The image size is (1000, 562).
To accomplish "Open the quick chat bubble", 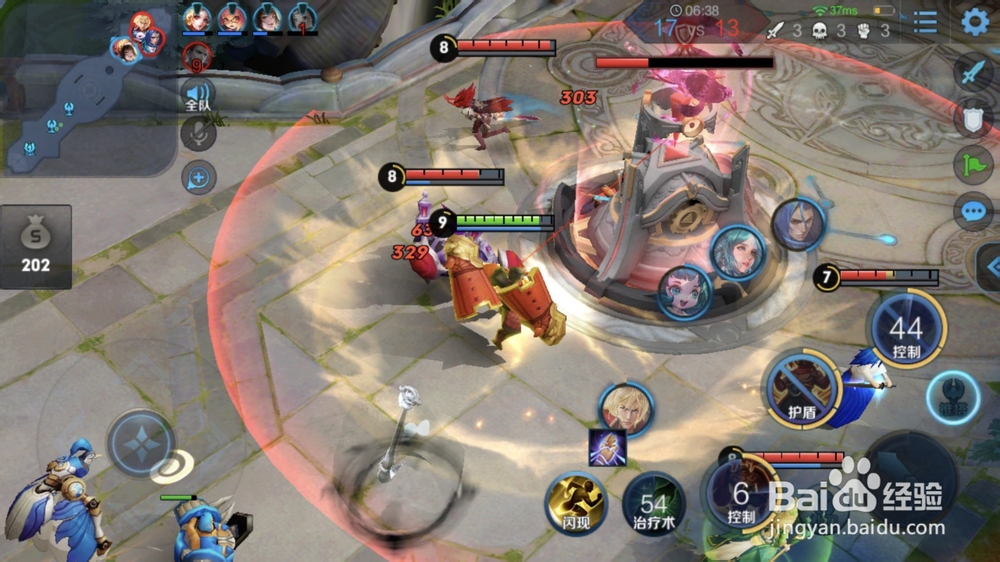I will pyautogui.click(x=973, y=211).
